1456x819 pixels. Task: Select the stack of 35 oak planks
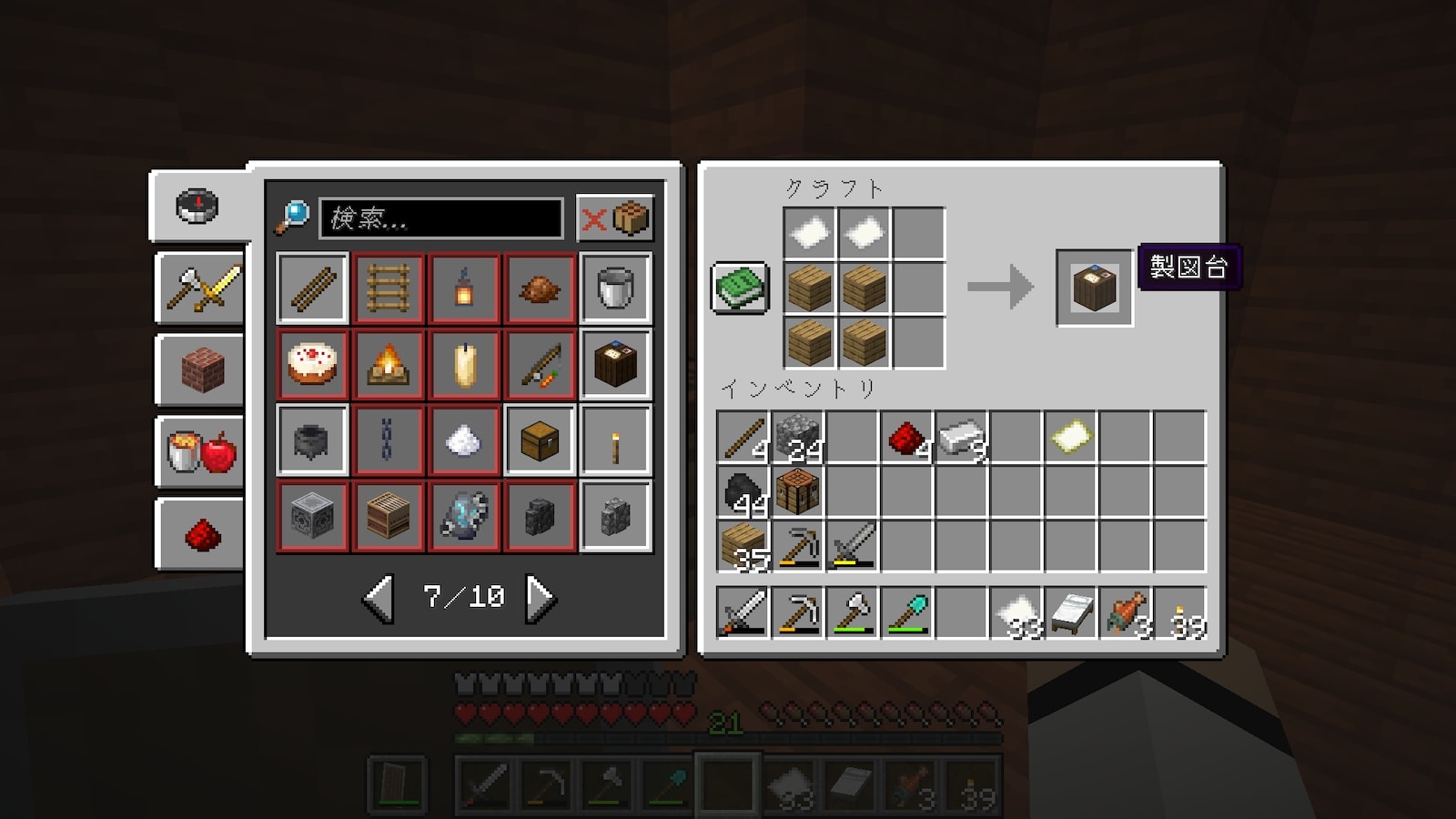click(x=743, y=546)
